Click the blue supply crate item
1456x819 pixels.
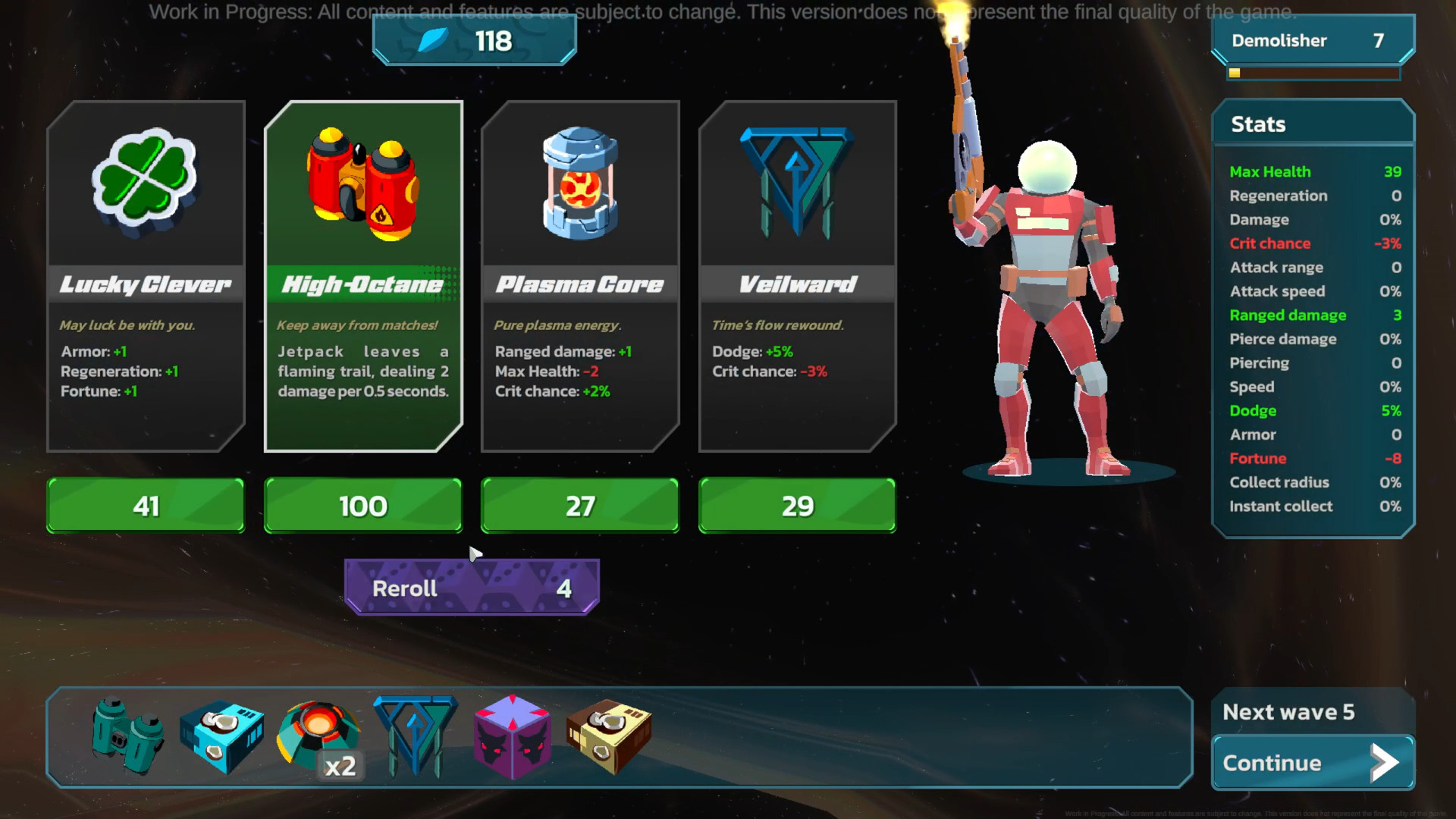point(221,737)
